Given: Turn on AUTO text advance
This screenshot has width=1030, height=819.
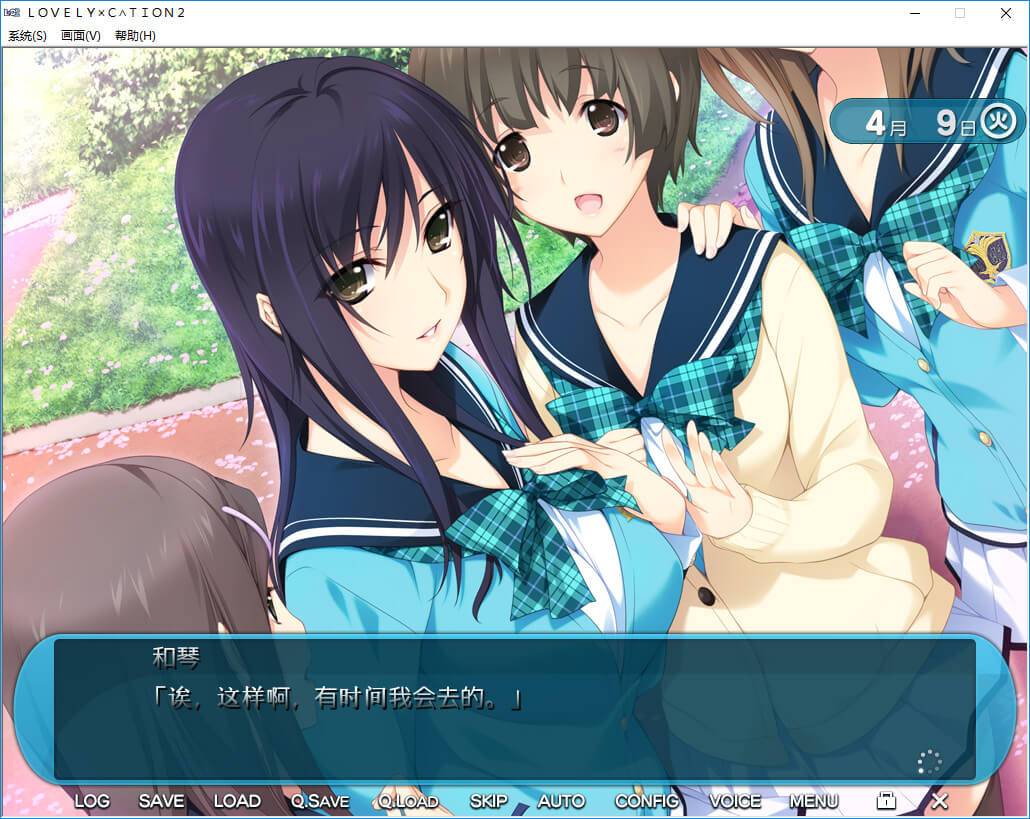Looking at the screenshot, I should pos(561,801).
